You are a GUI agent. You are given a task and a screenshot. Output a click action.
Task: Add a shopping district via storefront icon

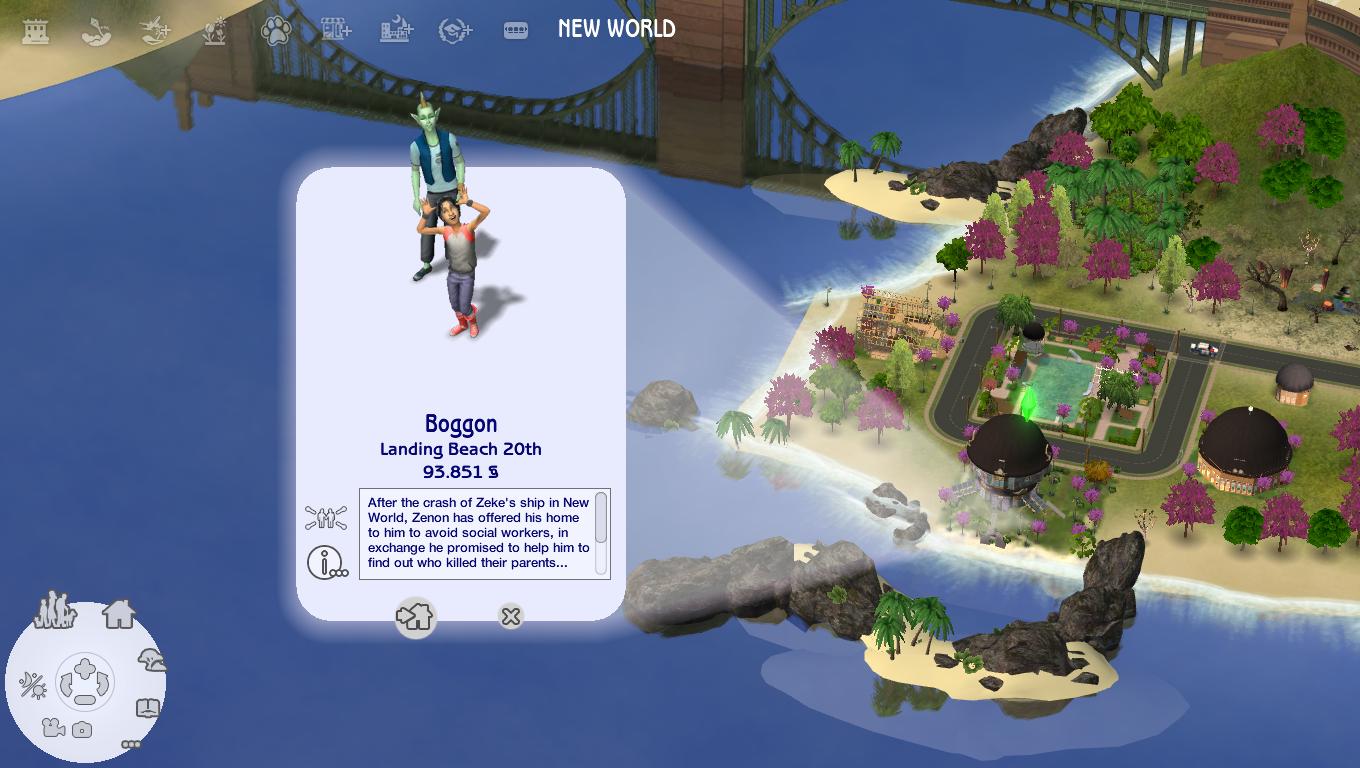pos(336,30)
